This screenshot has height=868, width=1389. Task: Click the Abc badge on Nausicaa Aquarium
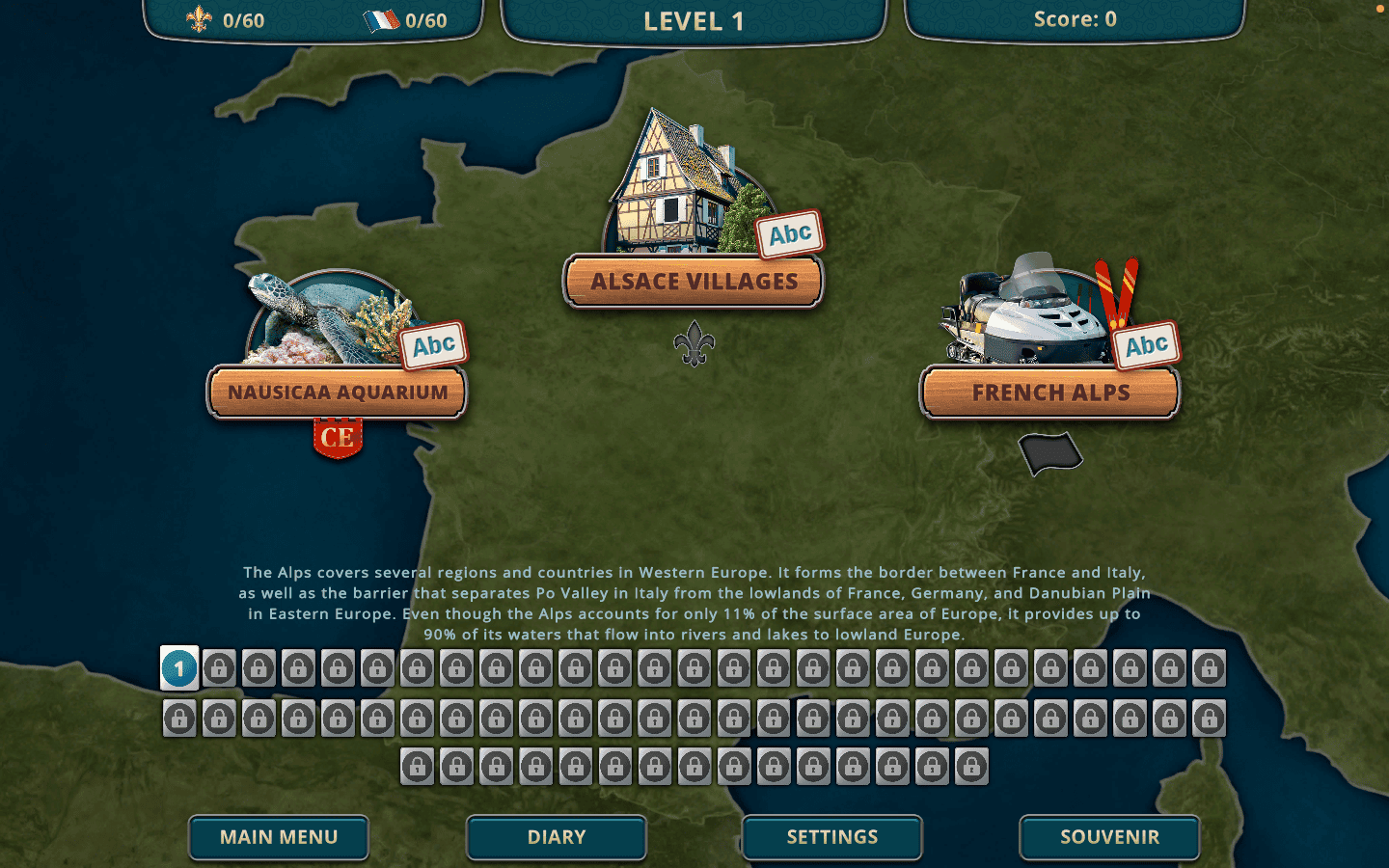pyautogui.click(x=434, y=345)
